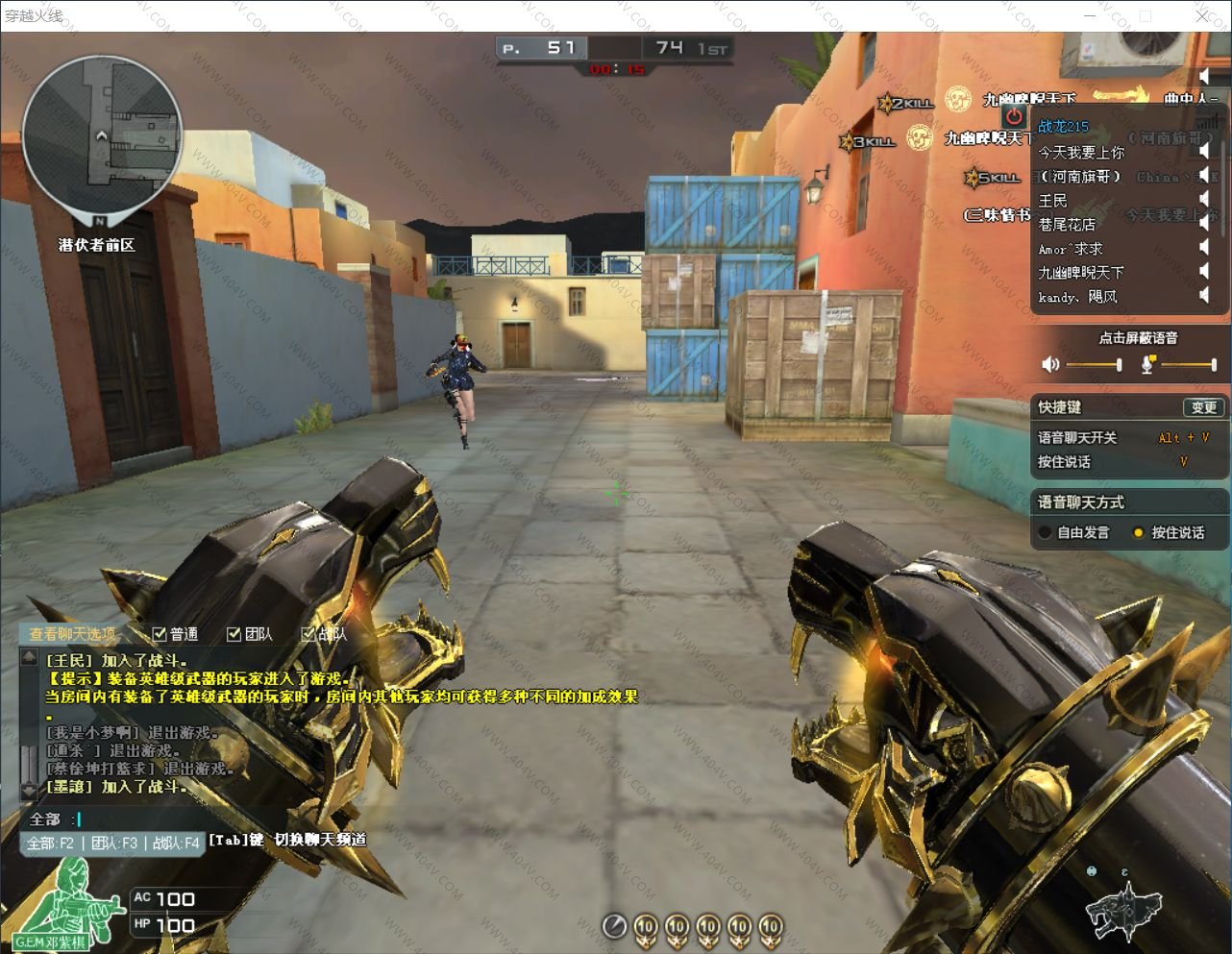The image size is (1232, 954).
Task: Toggle the voice chat power button
Action: [1014, 117]
